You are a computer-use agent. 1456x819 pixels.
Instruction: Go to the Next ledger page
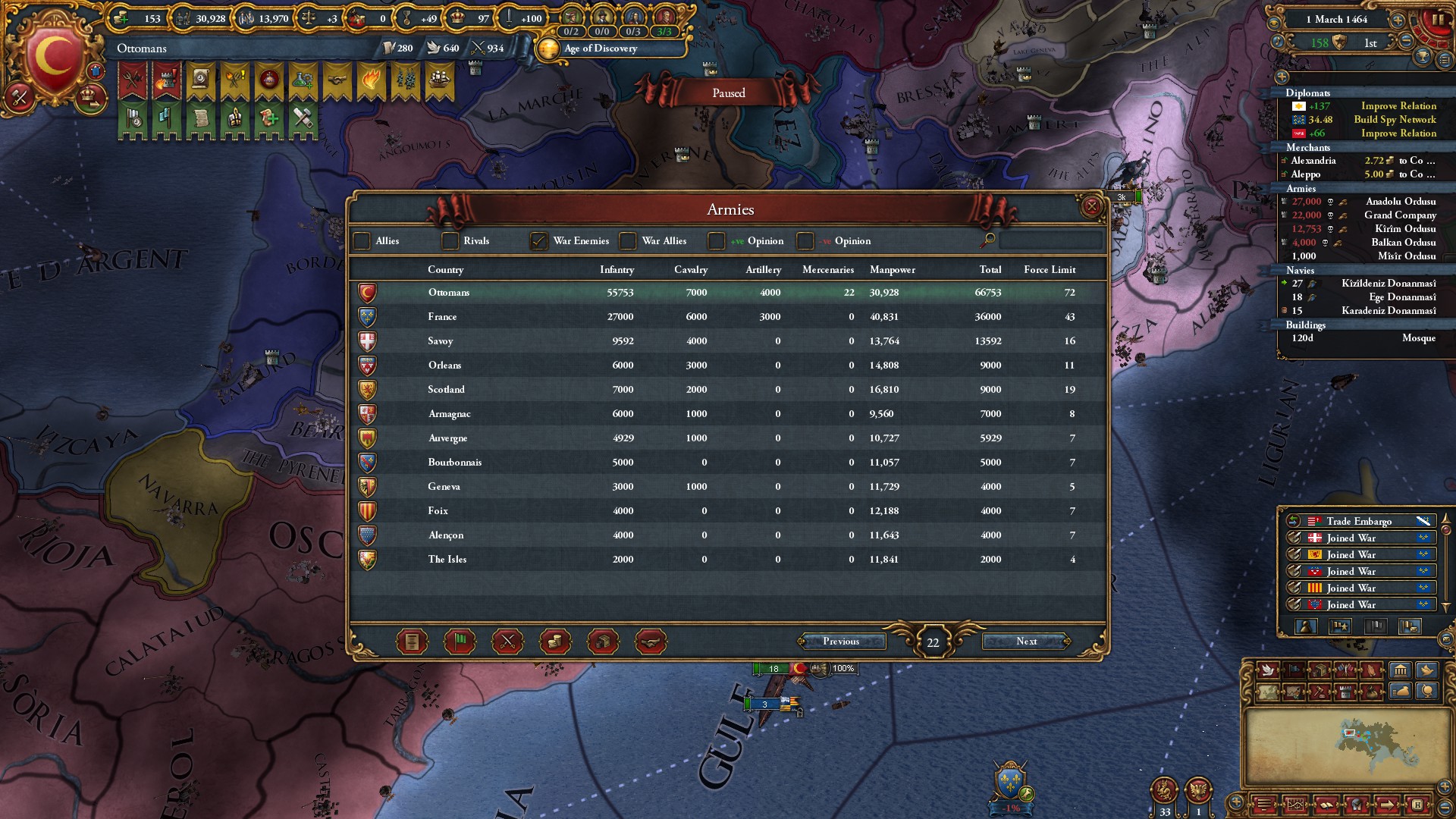click(1026, 642)
